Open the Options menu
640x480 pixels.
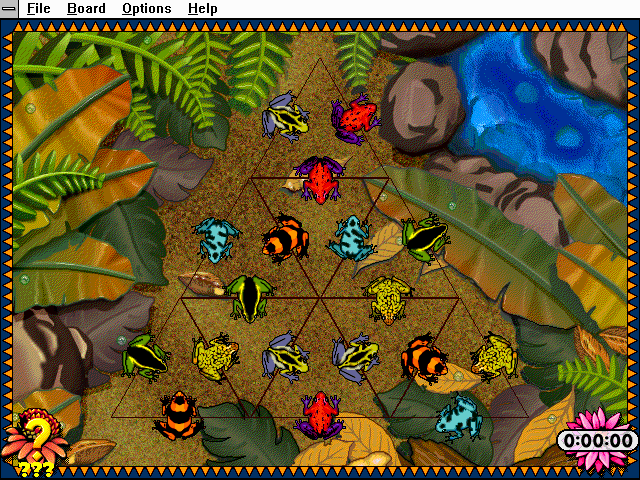pyautogui.click(x=146, y=9)
